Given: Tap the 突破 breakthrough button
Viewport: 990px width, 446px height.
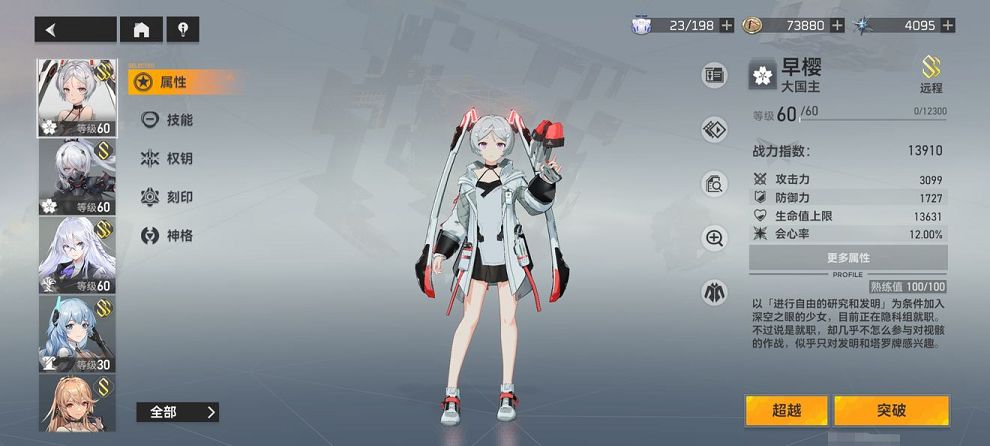Looking at the screenshot, I should tap(891, 410).
